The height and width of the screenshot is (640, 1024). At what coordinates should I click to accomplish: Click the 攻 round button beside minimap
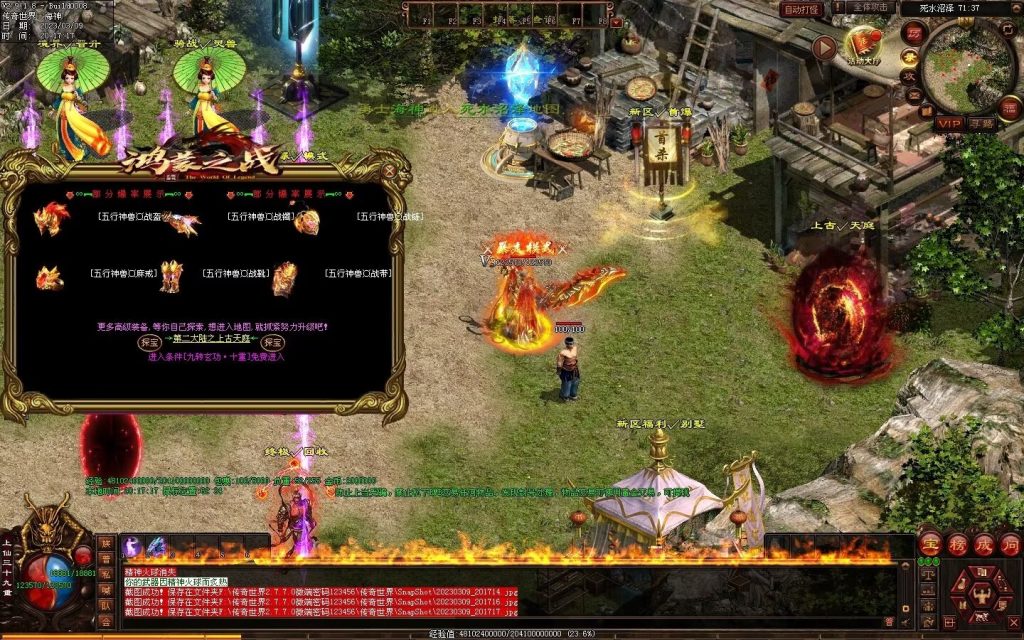911,75
